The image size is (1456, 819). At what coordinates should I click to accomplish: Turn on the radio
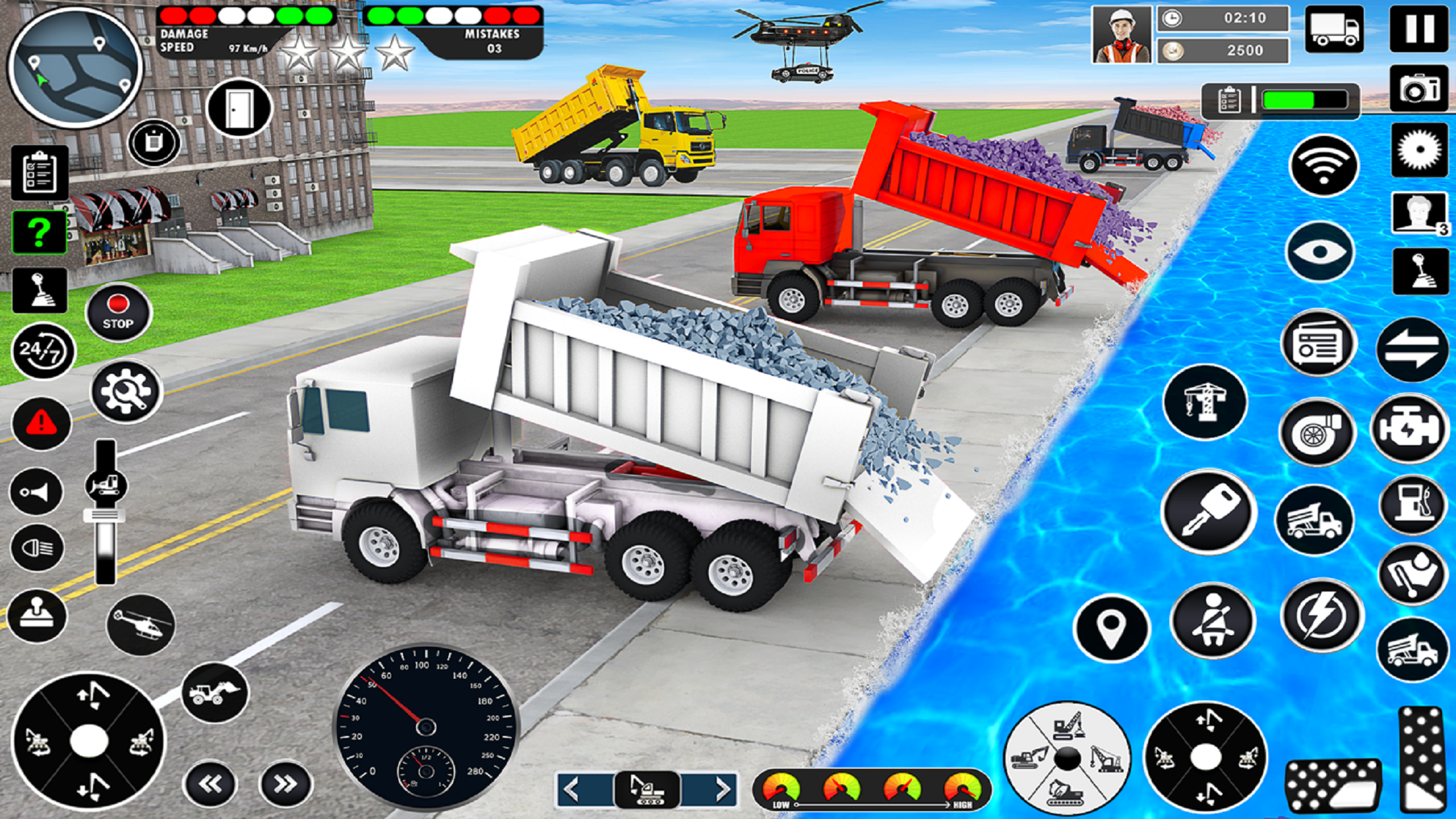1318,343
